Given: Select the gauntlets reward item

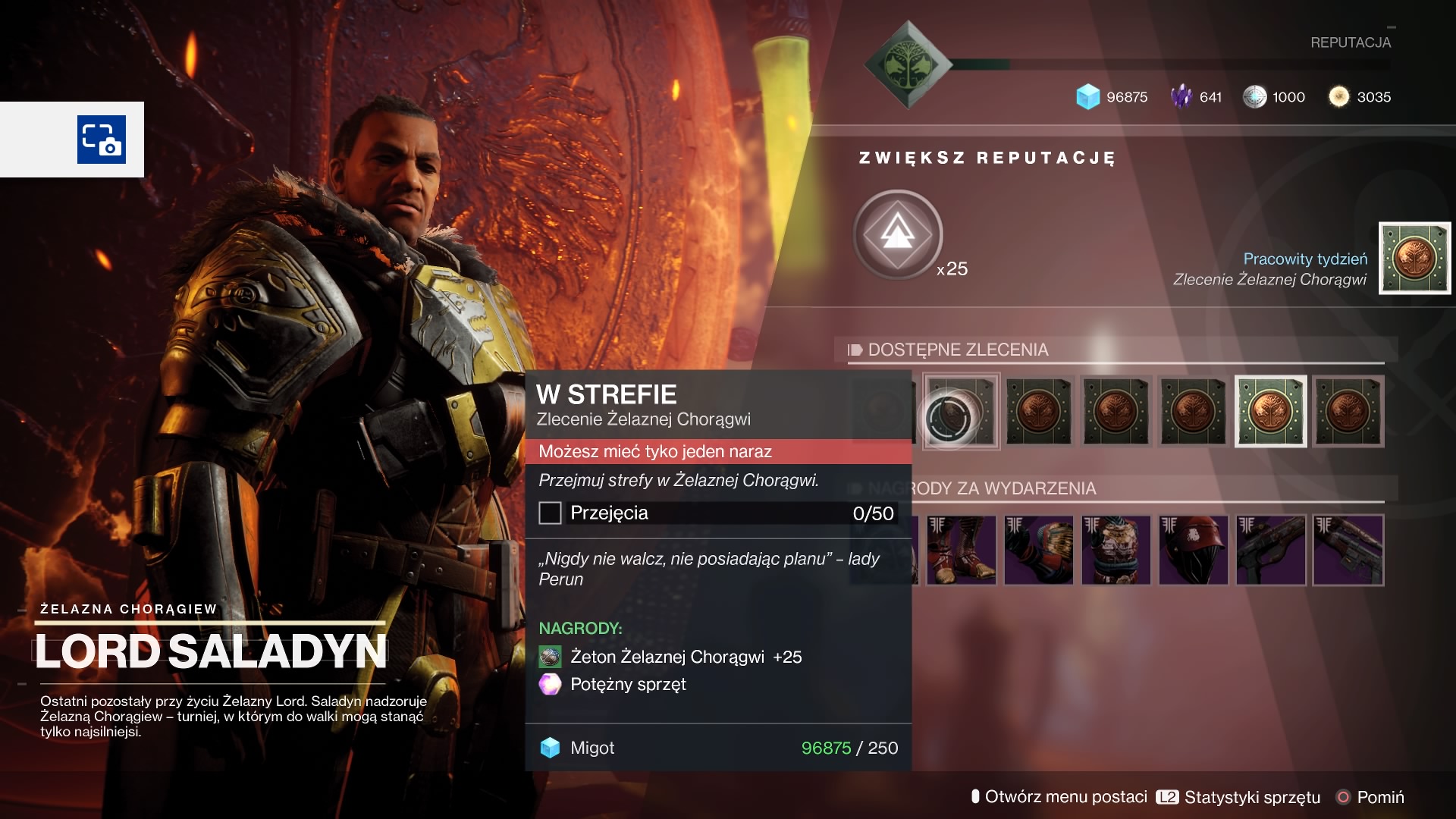Looking at the screenshot, I should [1038, 550].
